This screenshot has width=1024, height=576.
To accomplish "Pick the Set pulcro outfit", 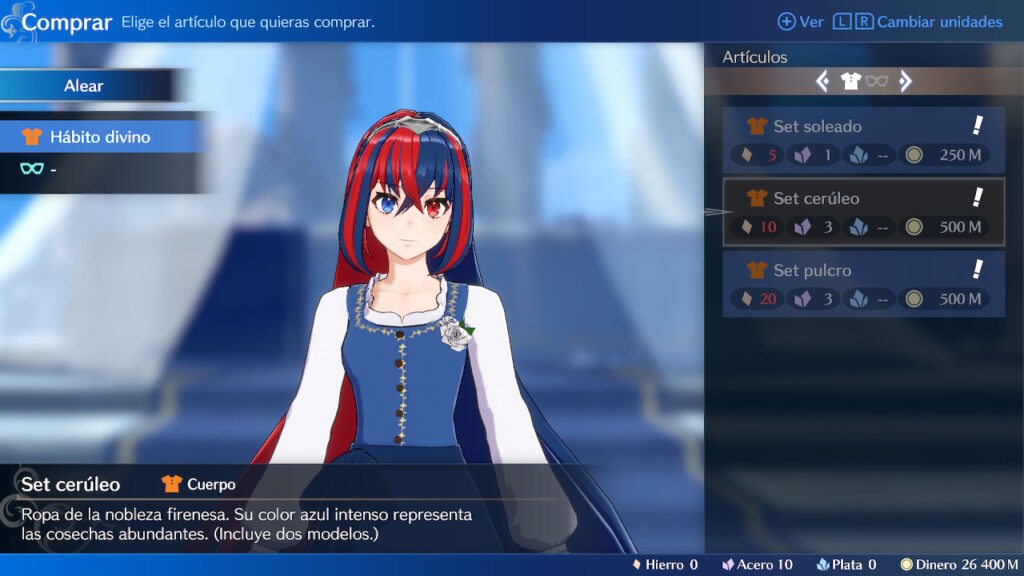I will pos(863,284).
